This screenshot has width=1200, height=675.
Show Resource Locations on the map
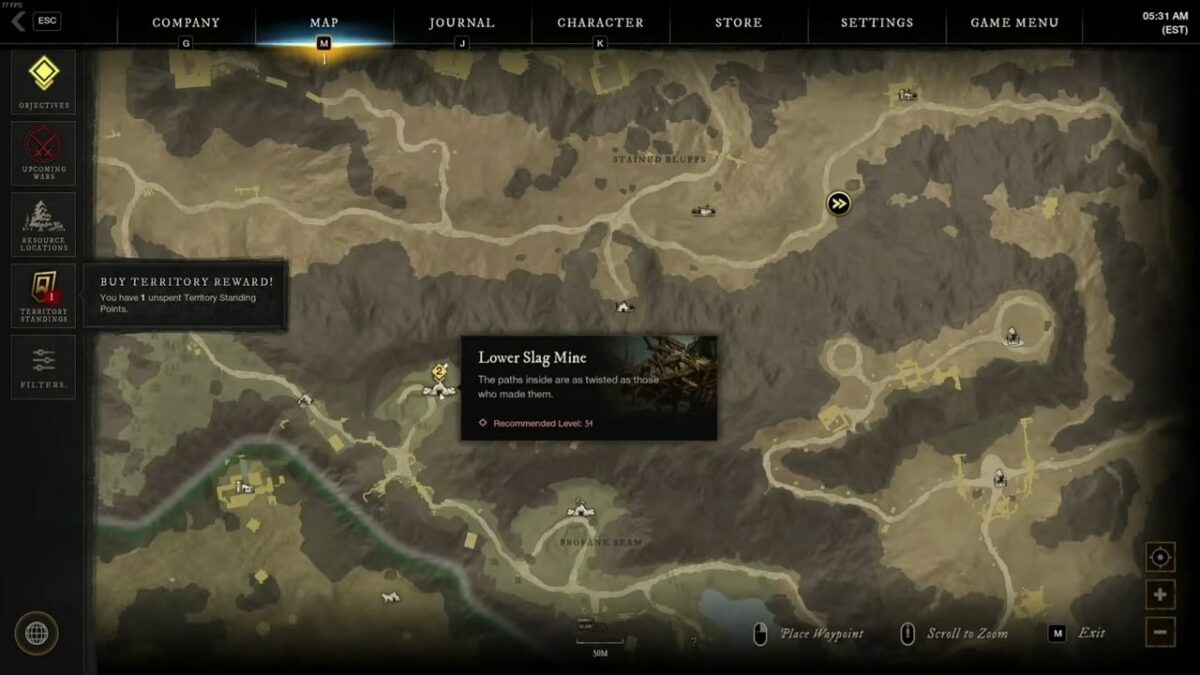44,224
